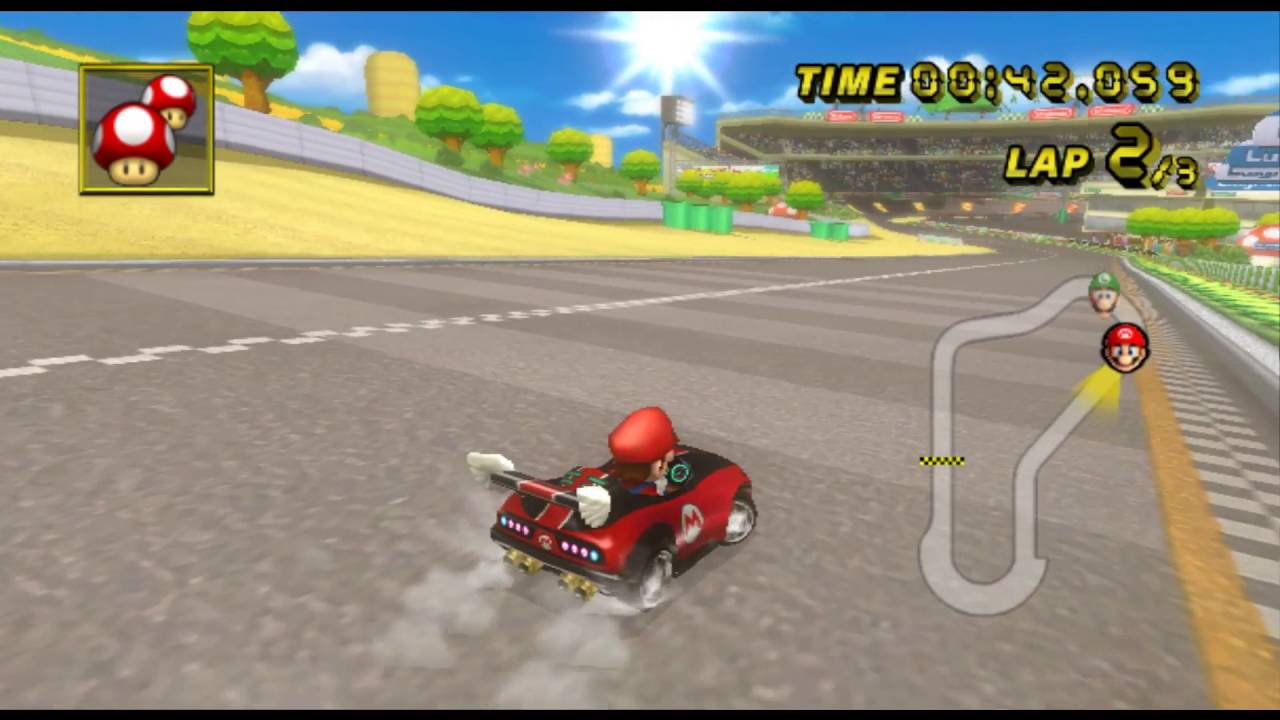Select the triple Mushroom item display
The width and height of the screenshot is (1280, 720).
pyautogui.click(x=146, y=129)
